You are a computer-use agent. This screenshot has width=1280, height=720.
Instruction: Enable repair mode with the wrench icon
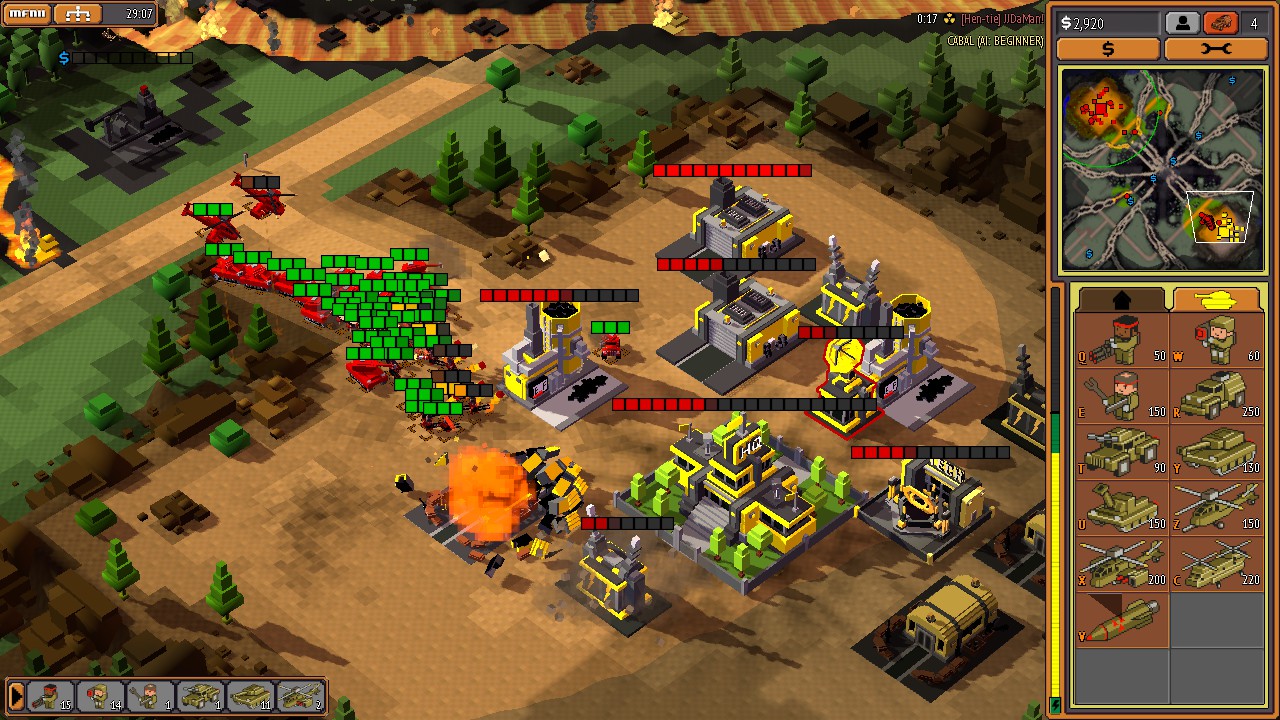point(1217,48)
